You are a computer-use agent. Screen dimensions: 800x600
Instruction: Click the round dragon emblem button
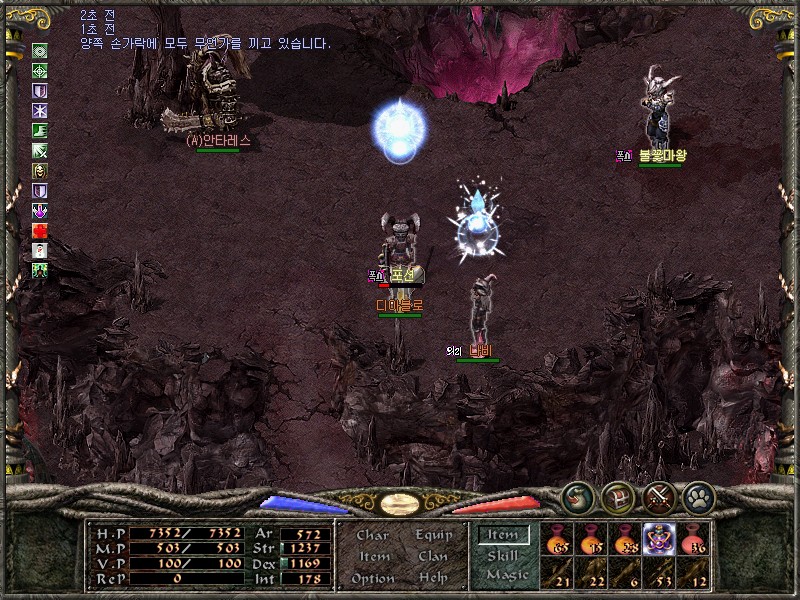click(578, 496)
